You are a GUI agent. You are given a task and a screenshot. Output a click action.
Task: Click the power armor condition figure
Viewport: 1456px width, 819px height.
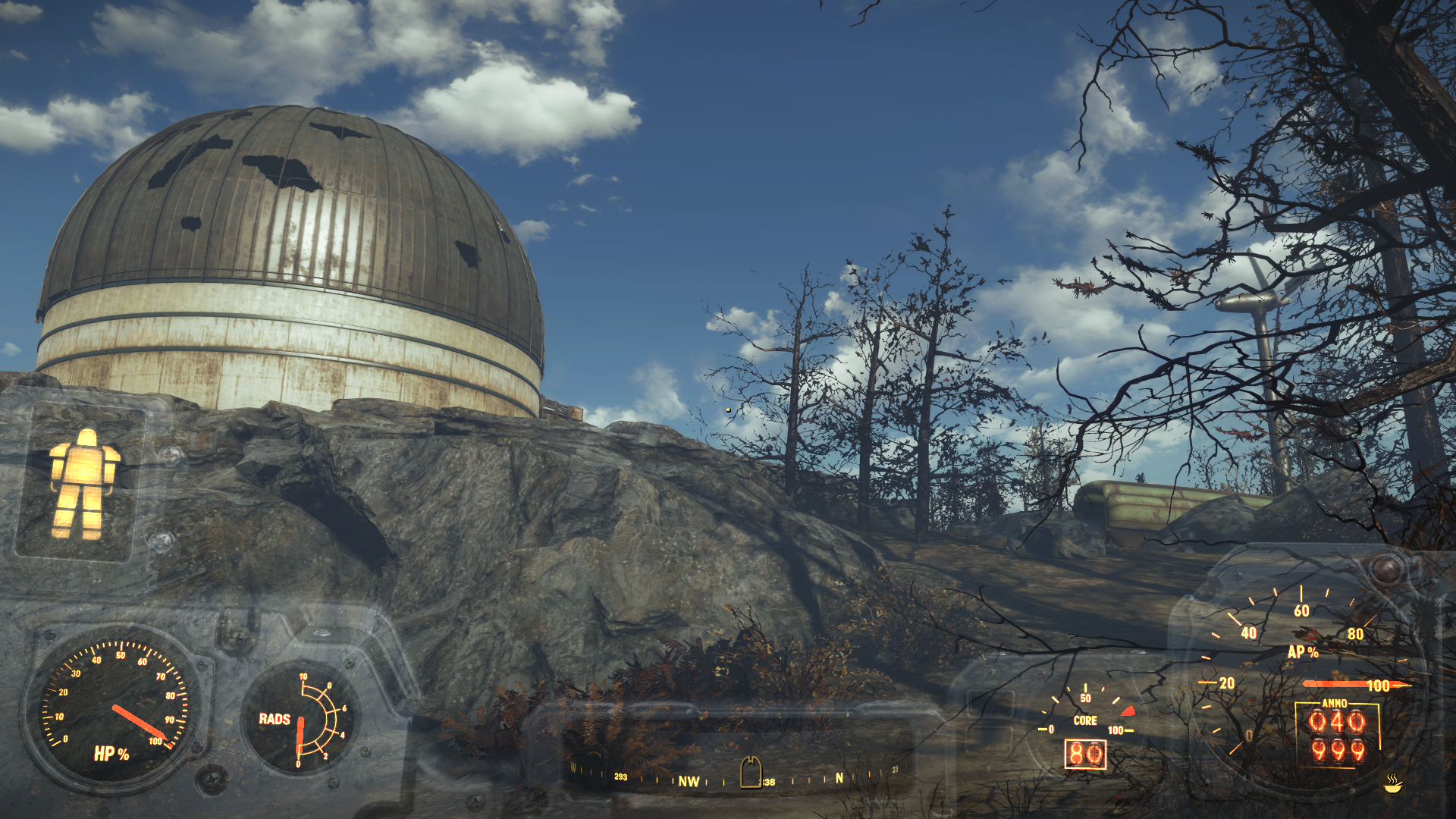83,484
